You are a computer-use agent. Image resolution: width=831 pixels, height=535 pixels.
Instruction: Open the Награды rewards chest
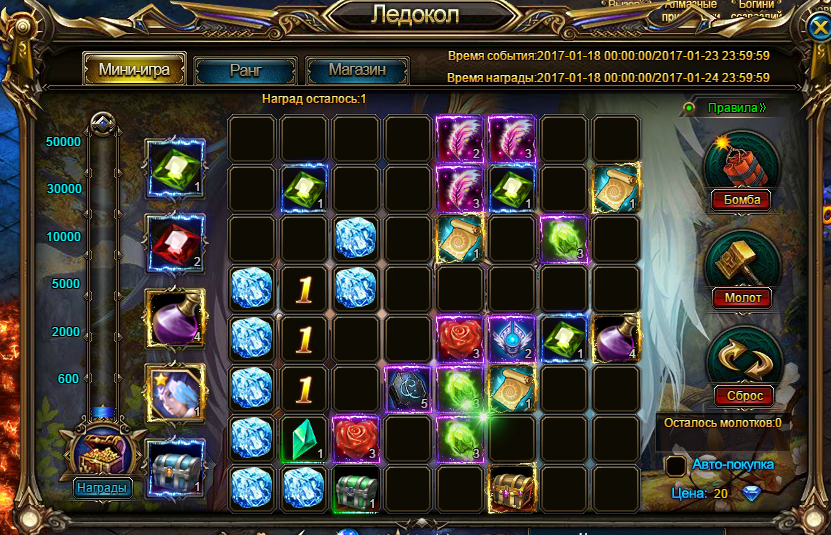click(100, 488)
